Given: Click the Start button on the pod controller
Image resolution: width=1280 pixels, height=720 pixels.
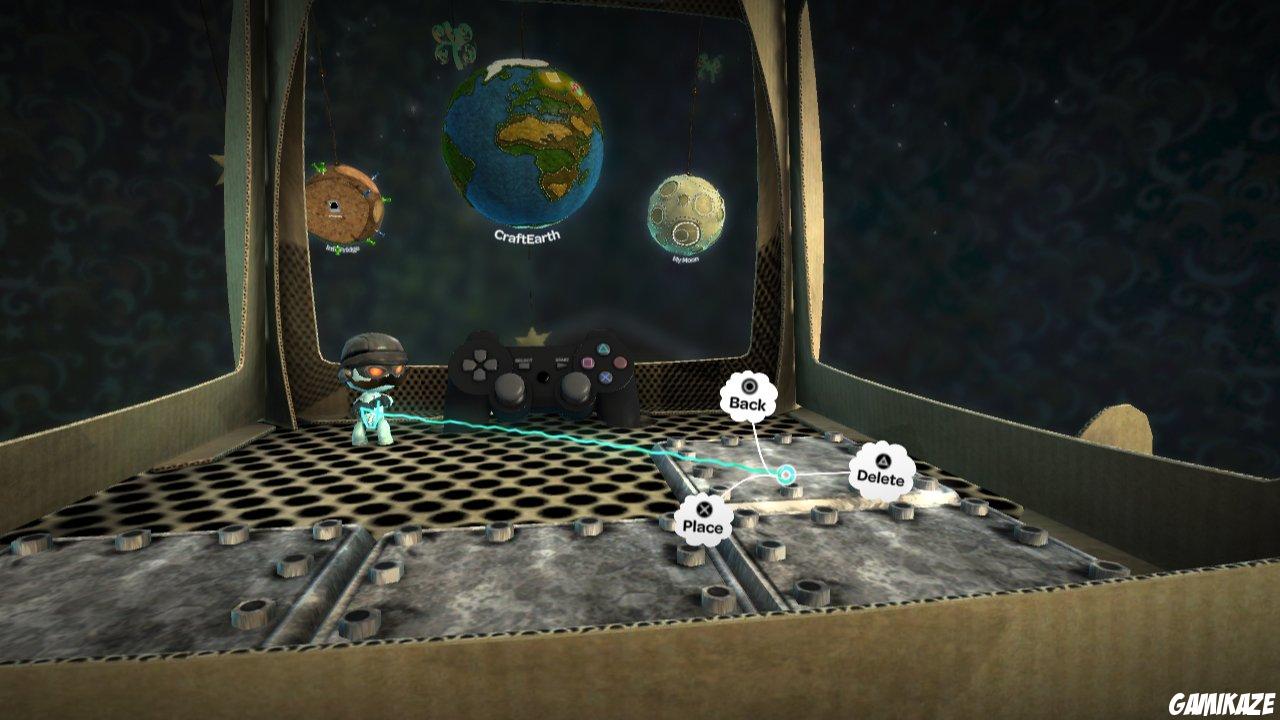Looking at the screenshot, I should point(560,362).
